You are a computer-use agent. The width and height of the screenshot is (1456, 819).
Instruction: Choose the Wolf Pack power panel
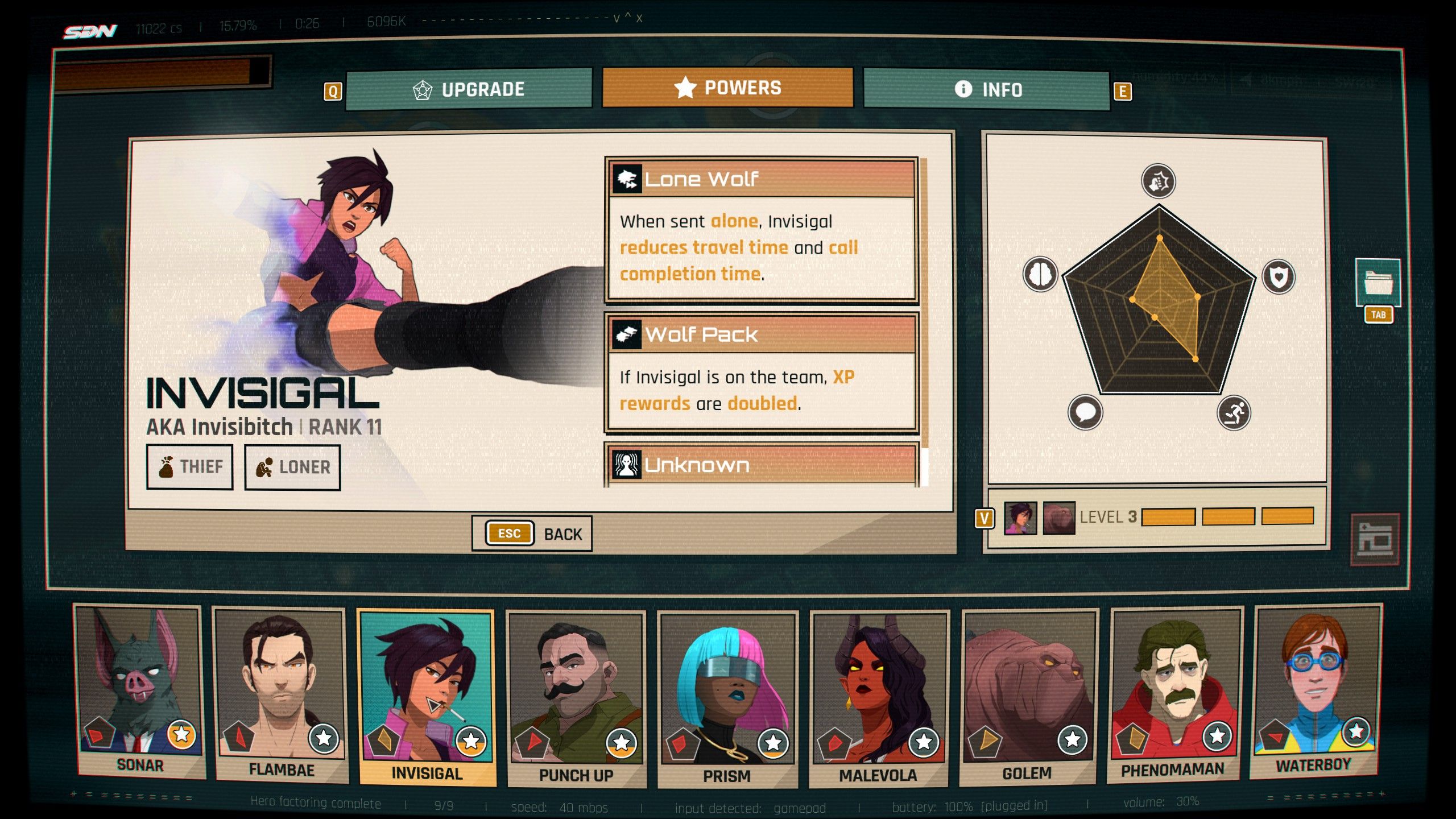coord(762,373)
